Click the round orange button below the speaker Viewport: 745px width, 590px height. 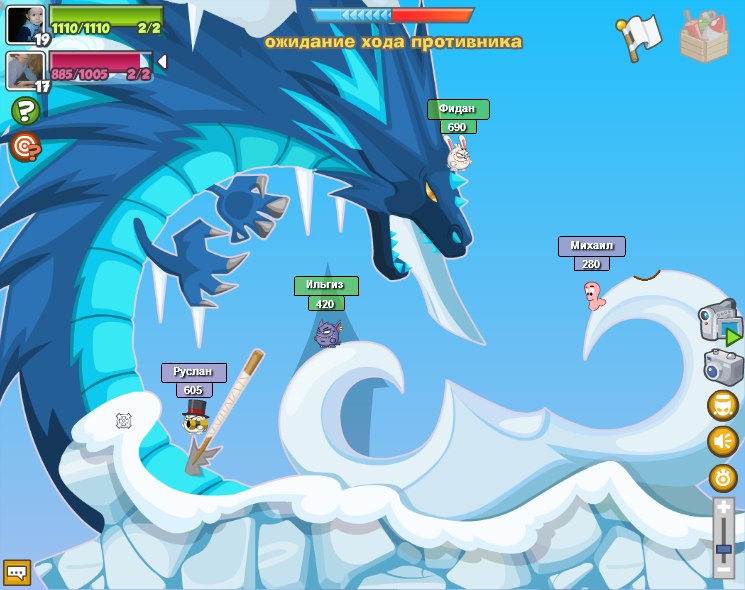click(723, 477)
